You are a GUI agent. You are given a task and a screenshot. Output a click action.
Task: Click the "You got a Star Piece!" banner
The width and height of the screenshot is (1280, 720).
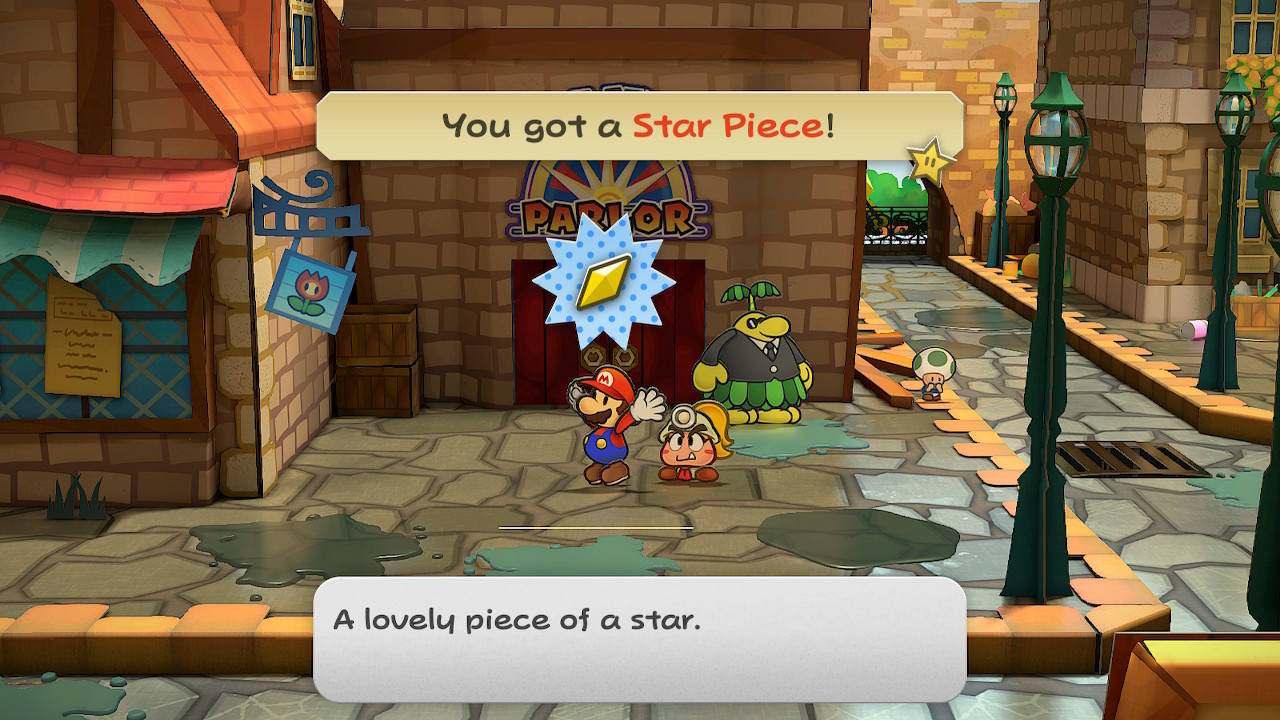[x=639, y=126]
